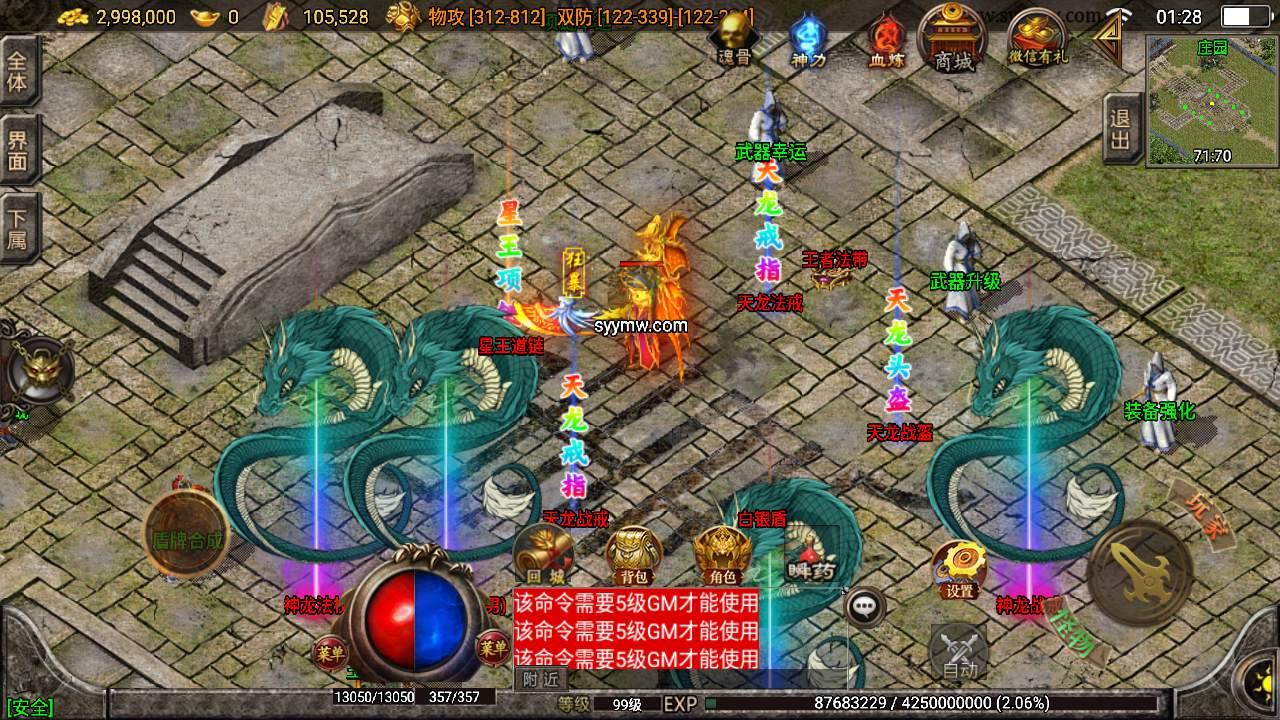Click the 退出 exit button

1121,130
